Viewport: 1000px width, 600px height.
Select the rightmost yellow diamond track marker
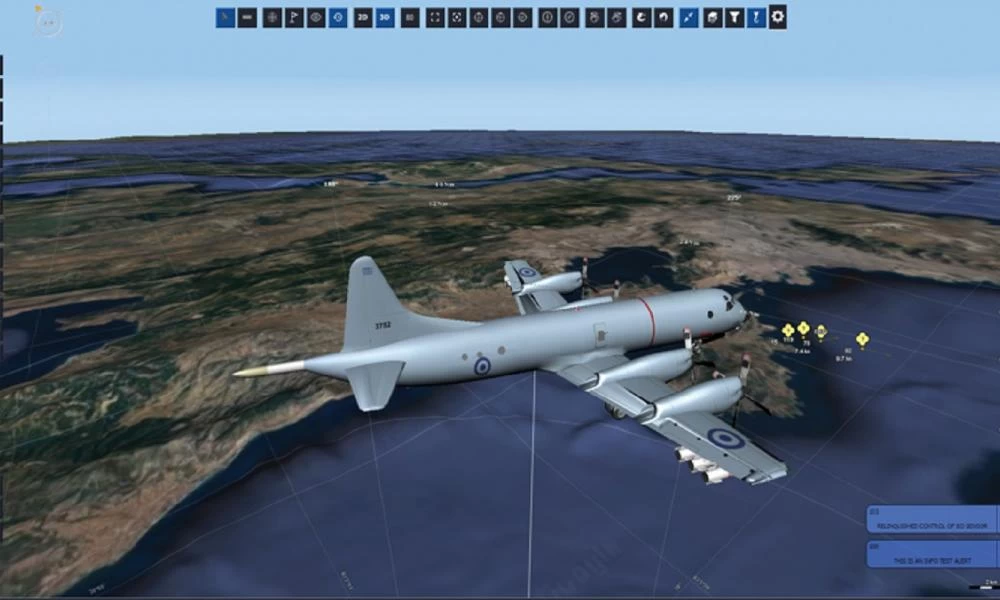point(862,339)
